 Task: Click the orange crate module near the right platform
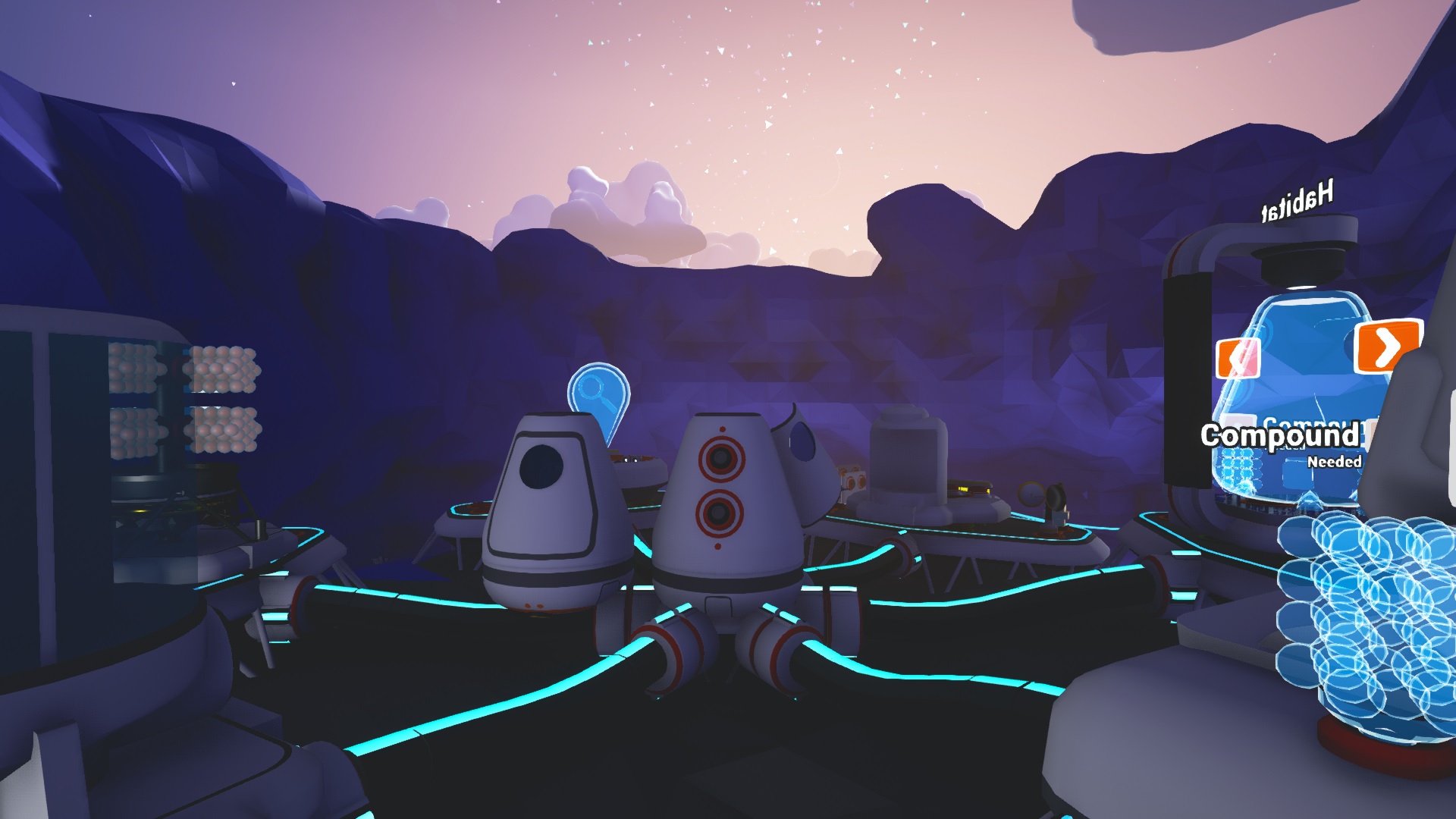pyautogui.click(x=852, y=481)
